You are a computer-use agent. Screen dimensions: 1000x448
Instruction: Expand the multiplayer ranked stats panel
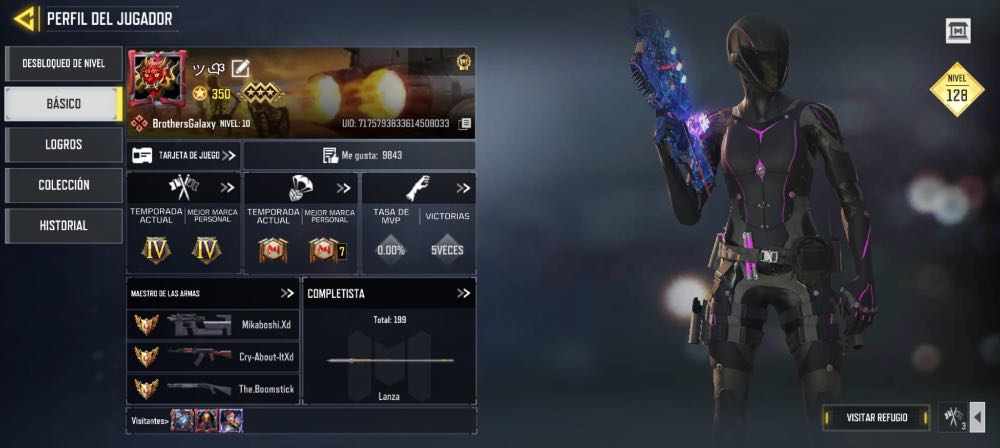[x=227, y=188]
